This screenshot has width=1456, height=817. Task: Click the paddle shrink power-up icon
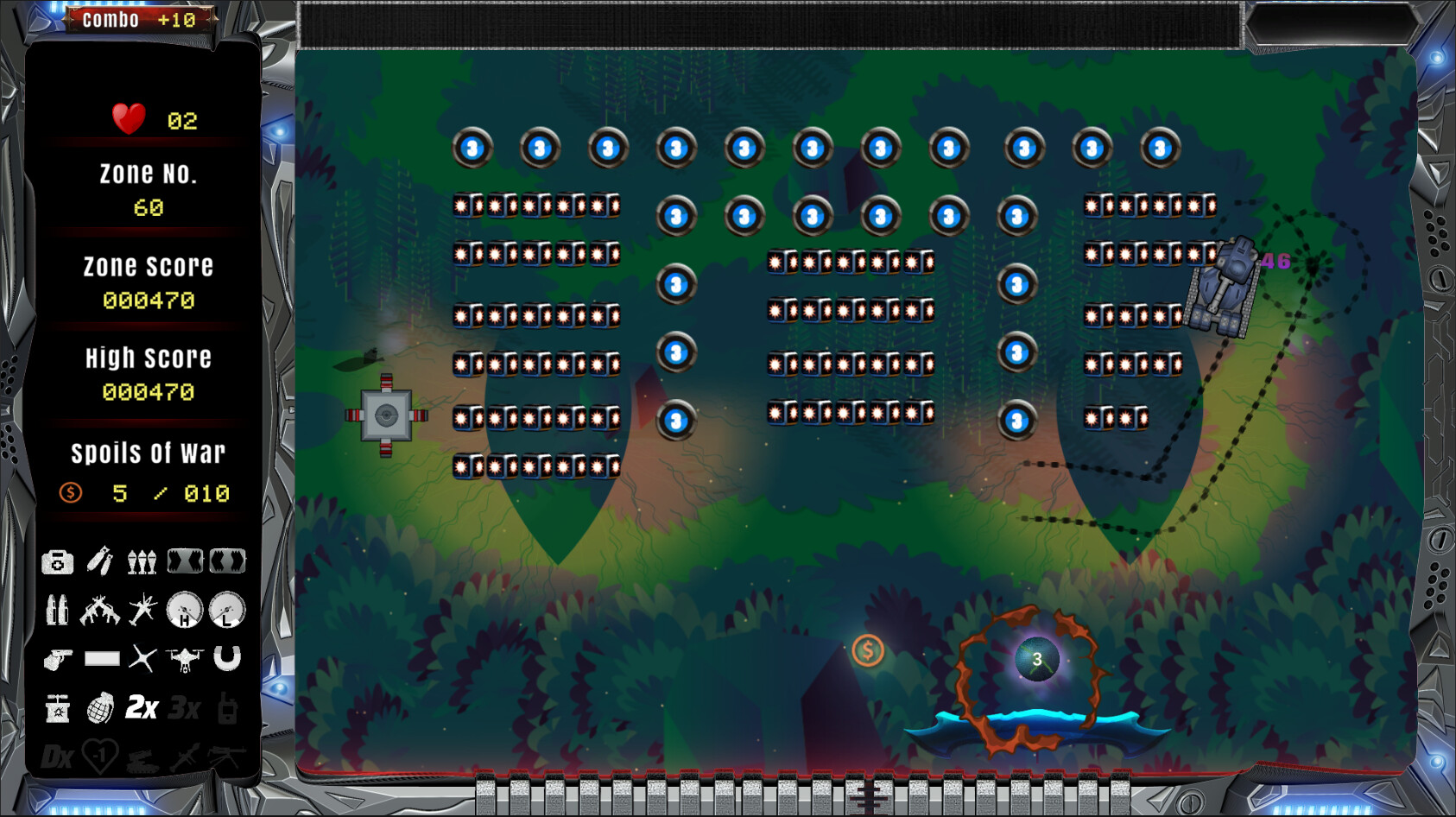coord(227,561)
